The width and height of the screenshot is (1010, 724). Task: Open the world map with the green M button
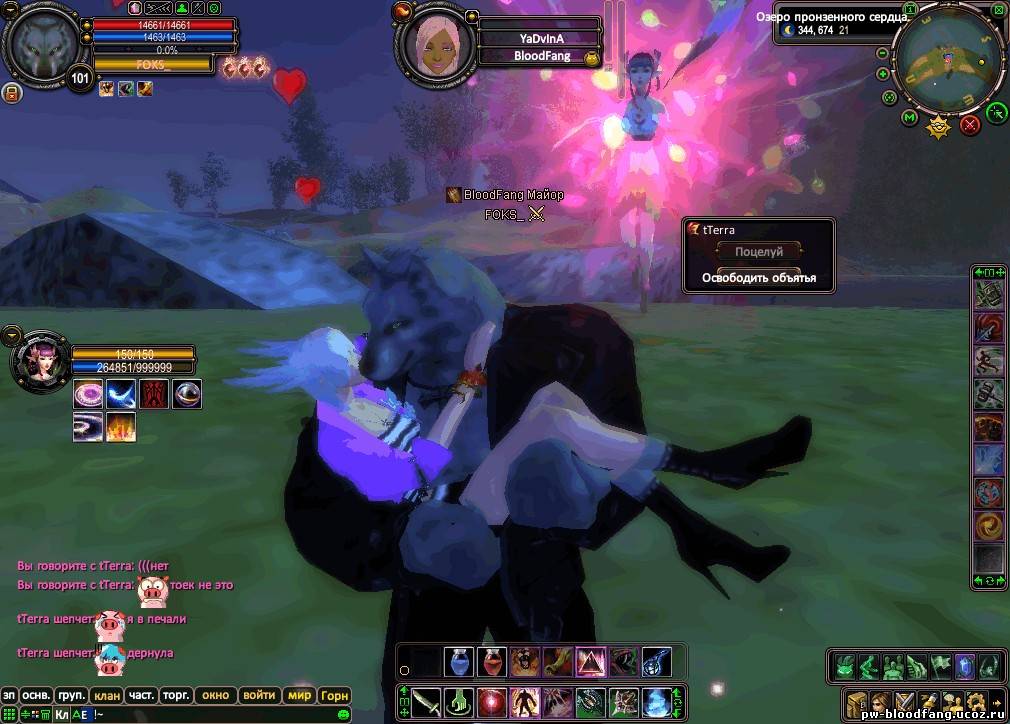pyautogui.click(x=909, y=119)
